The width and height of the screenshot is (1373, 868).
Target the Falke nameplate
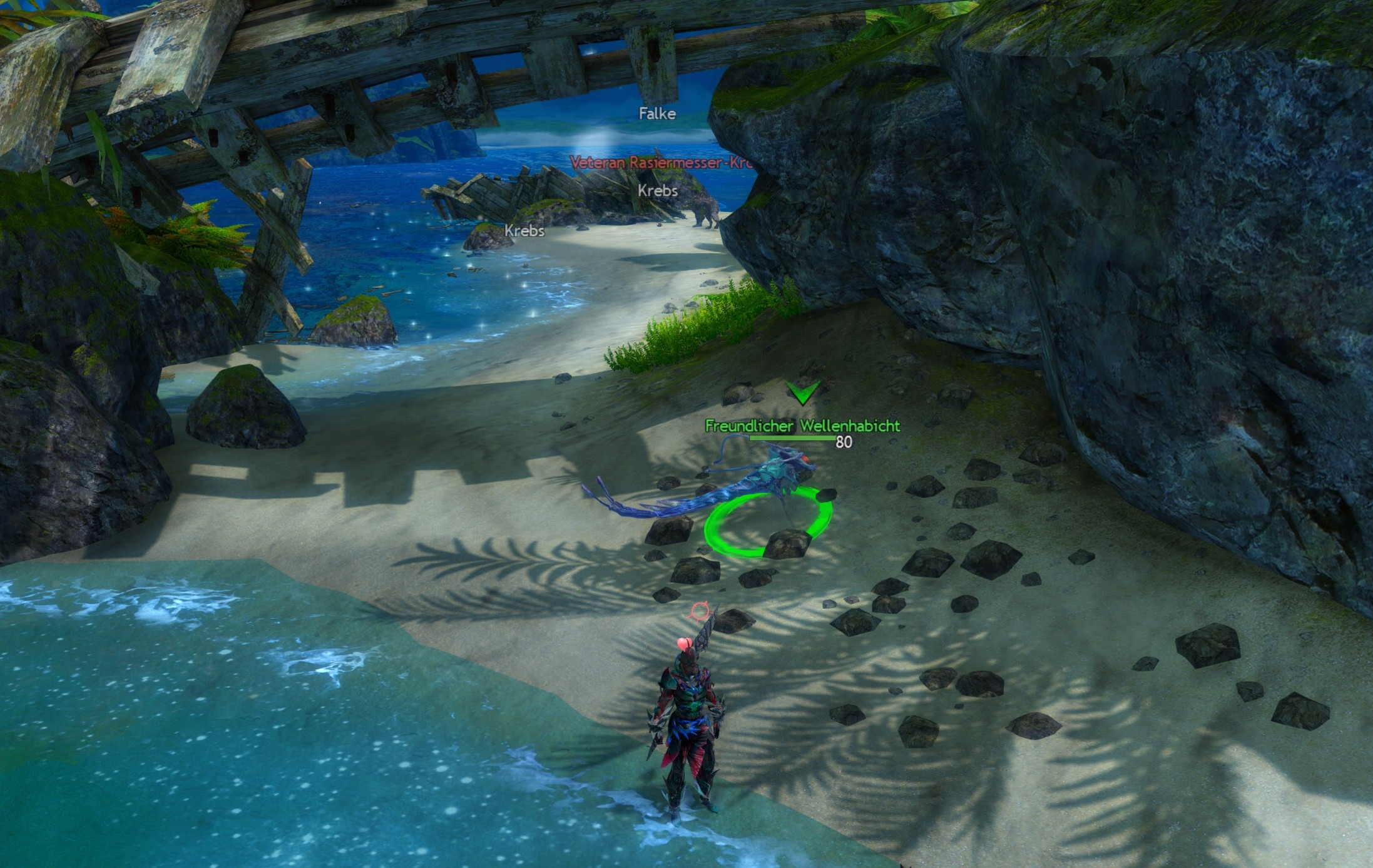point(657,114)
